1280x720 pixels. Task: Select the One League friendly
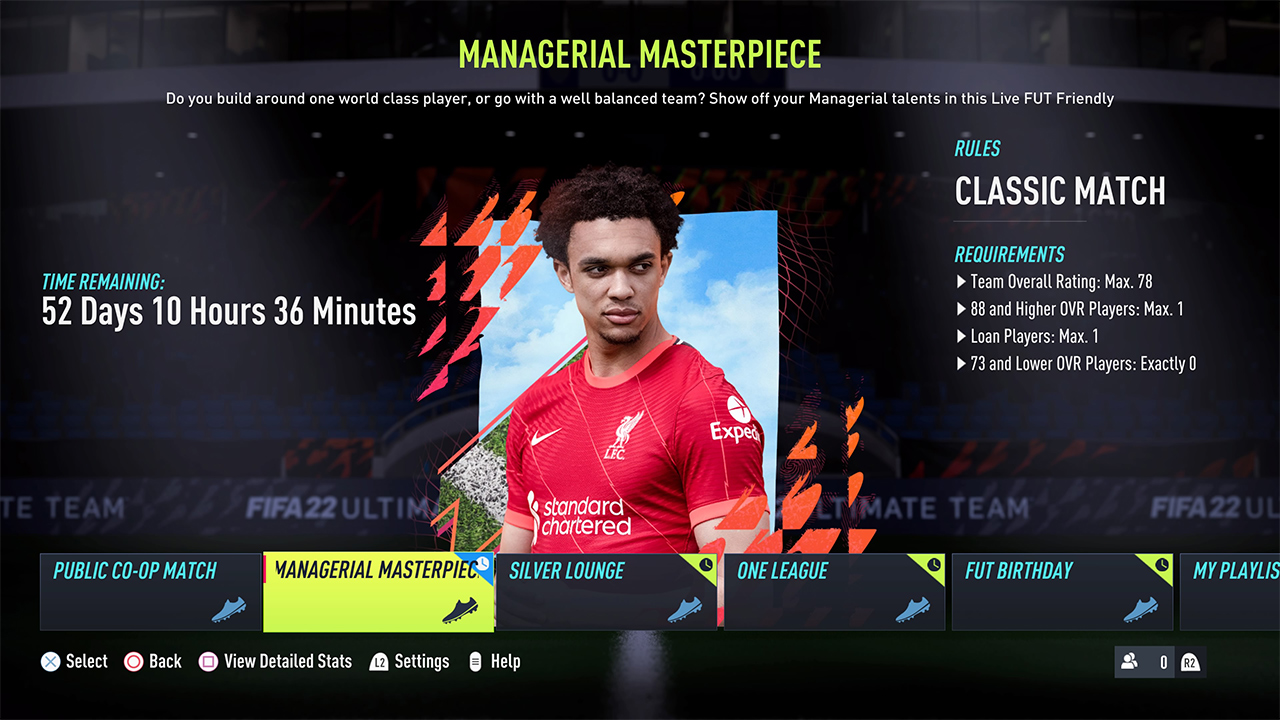(x=834, y=591)
